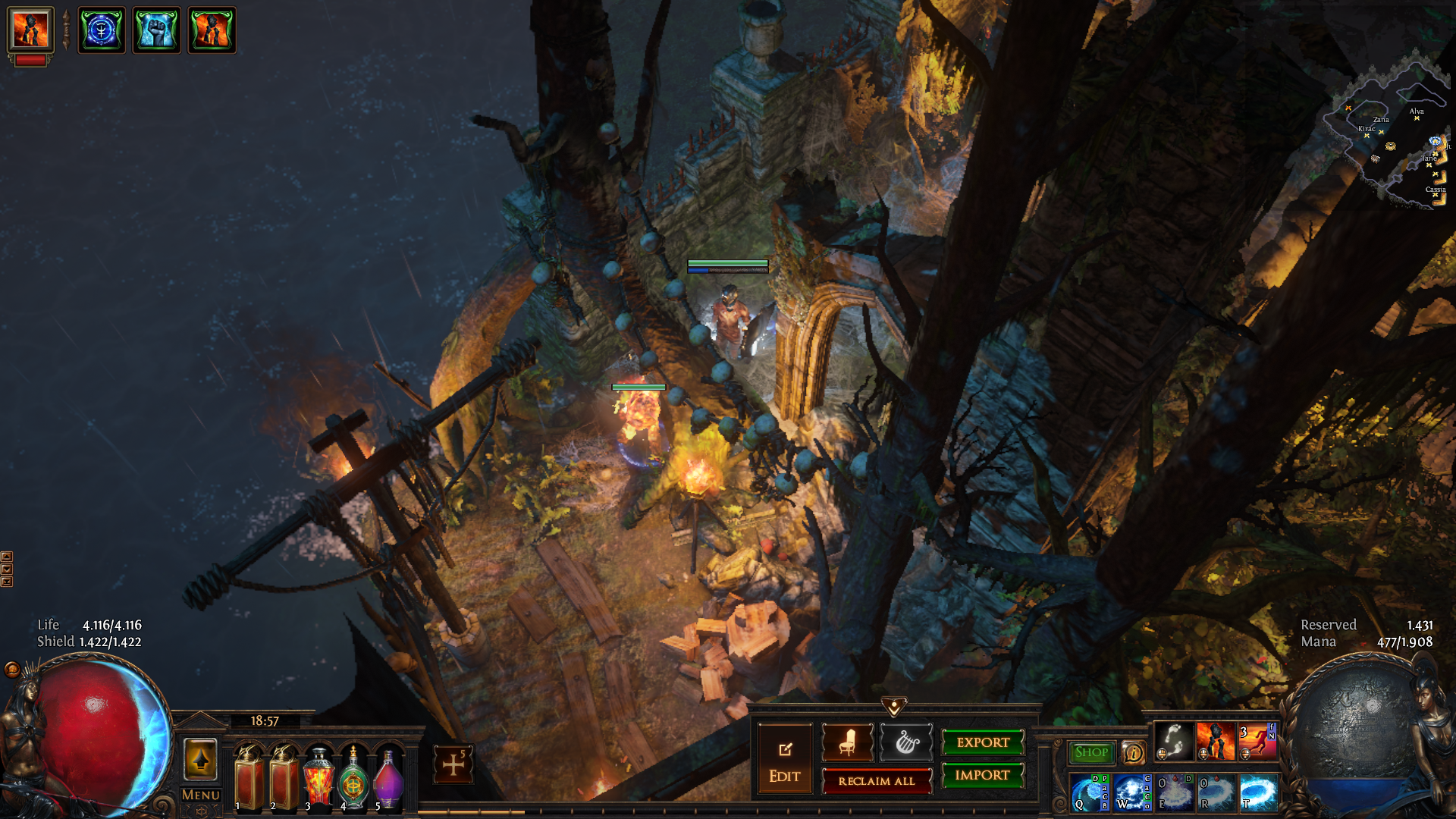This screenshot has width=1456, height=819.
Task: Open the Menu button
Action: [x=201, y=795]
